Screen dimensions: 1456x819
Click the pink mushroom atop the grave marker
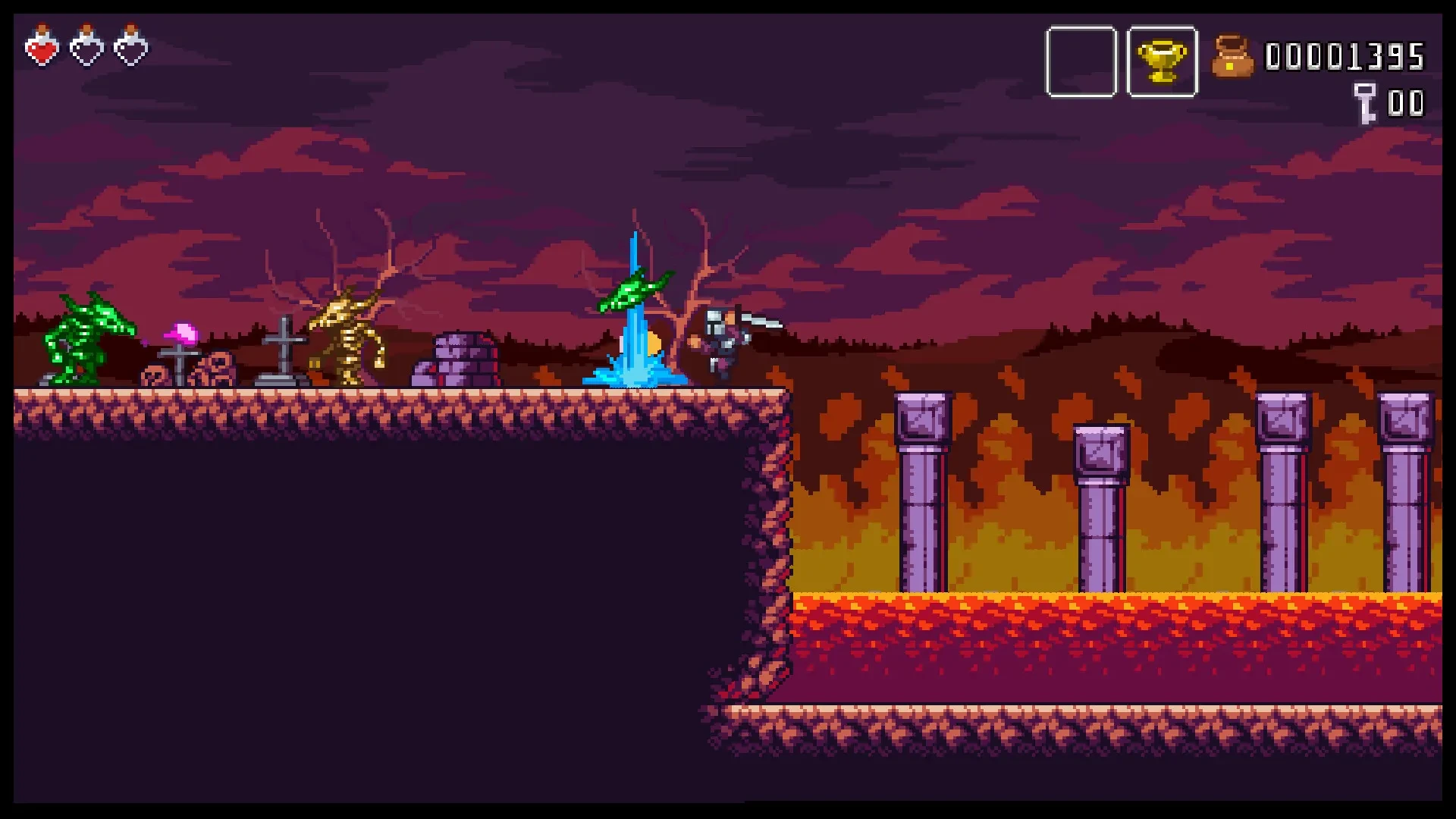click(180, 331)
